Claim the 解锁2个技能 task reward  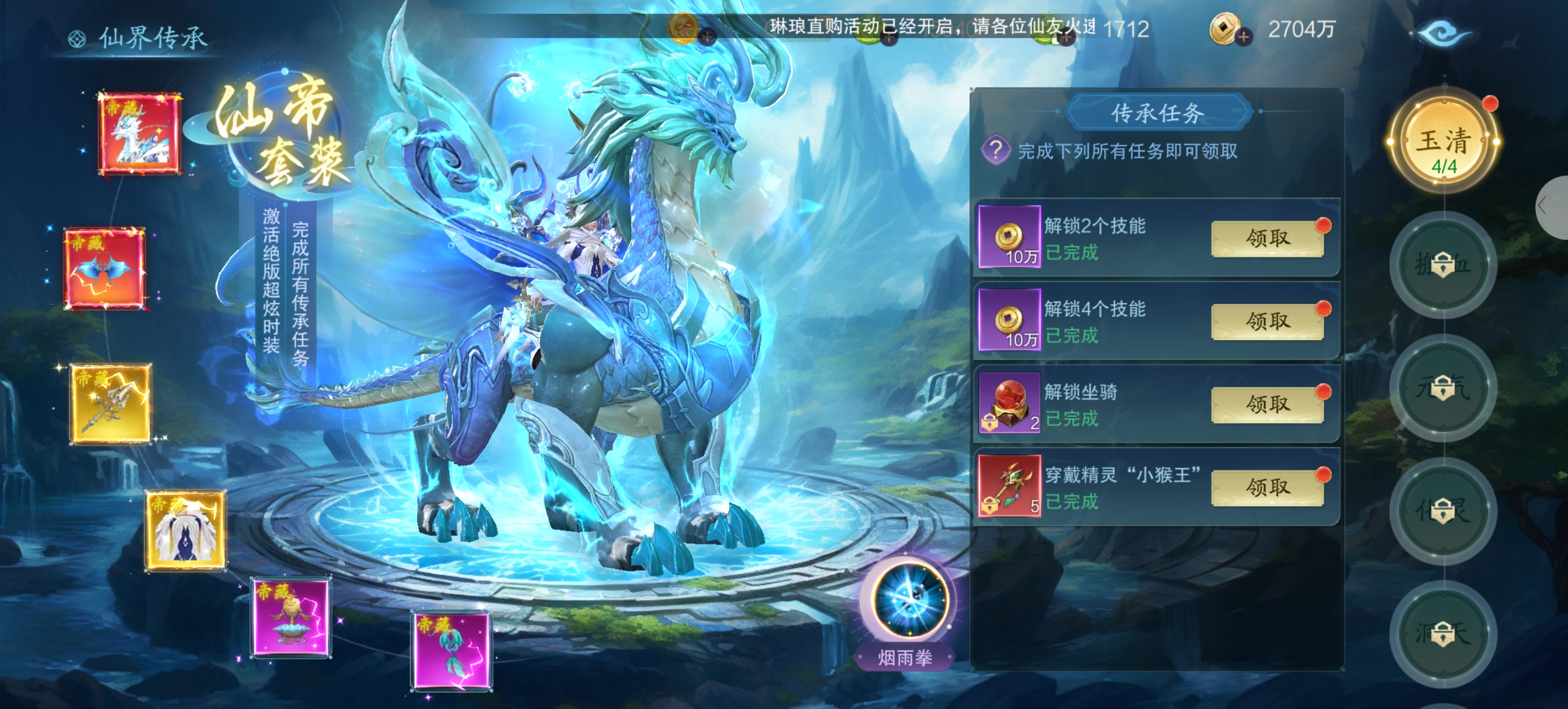[1268, 238]
